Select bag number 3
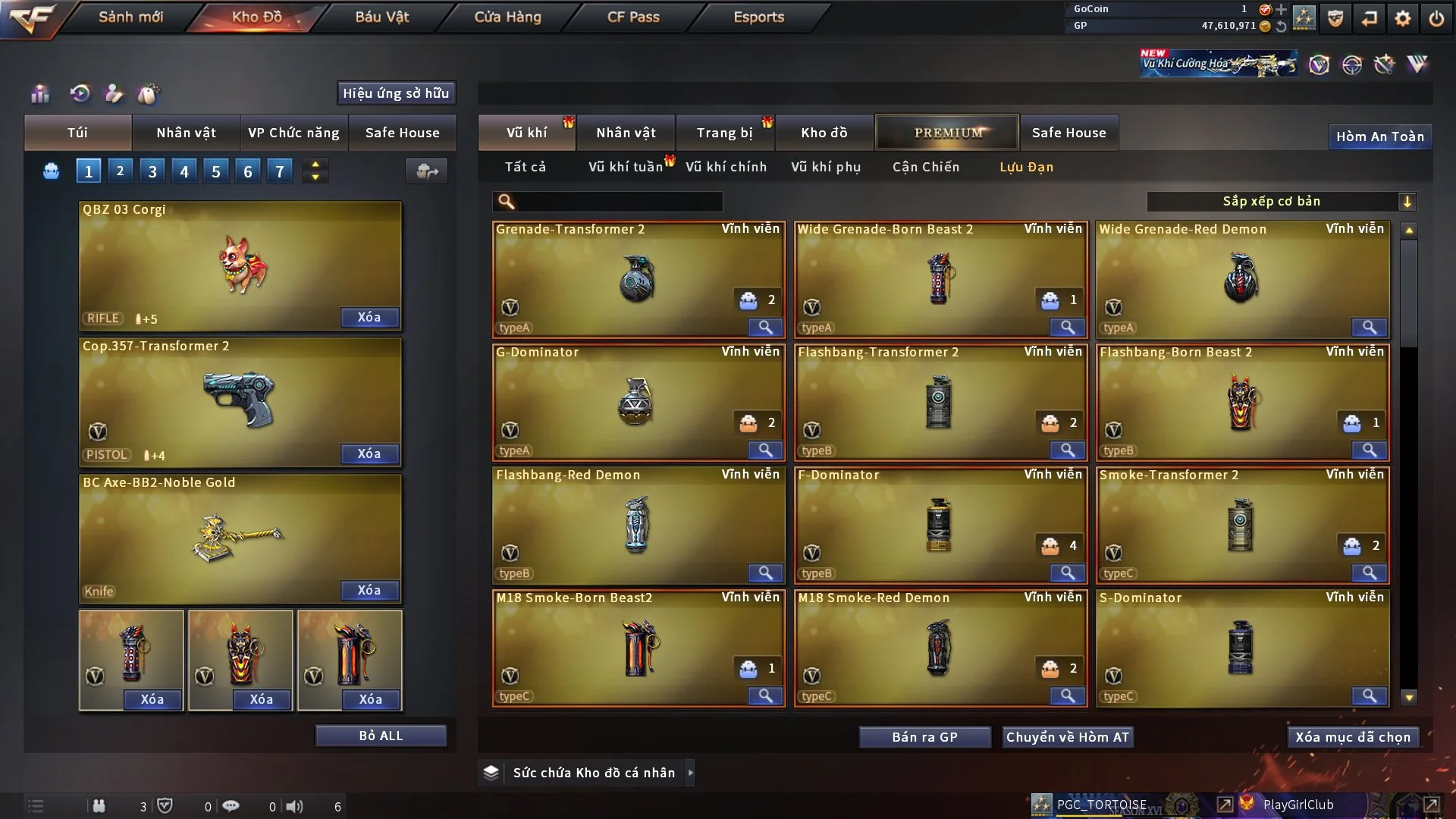Image resolution: width=1456 pixels, height=819 pixels. point(152,171)
